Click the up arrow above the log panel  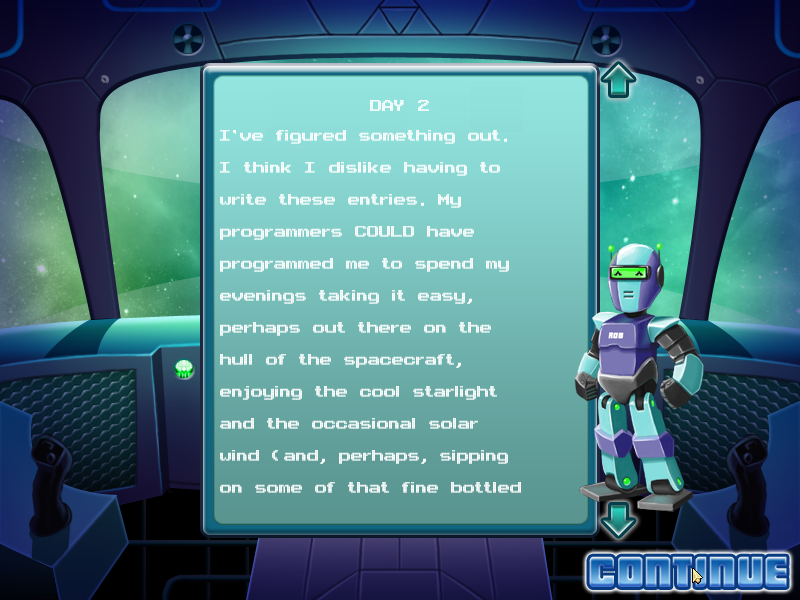point(618,79)
